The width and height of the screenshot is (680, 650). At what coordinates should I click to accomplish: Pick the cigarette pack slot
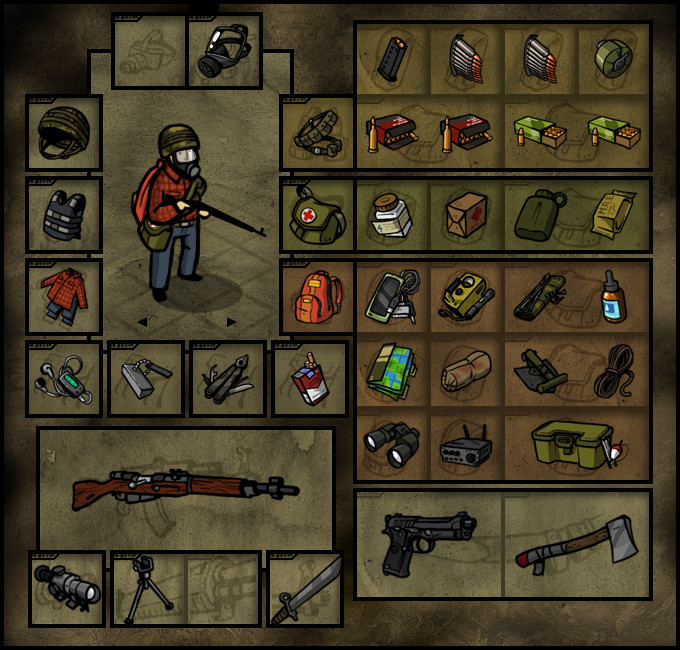click(310, 379)
